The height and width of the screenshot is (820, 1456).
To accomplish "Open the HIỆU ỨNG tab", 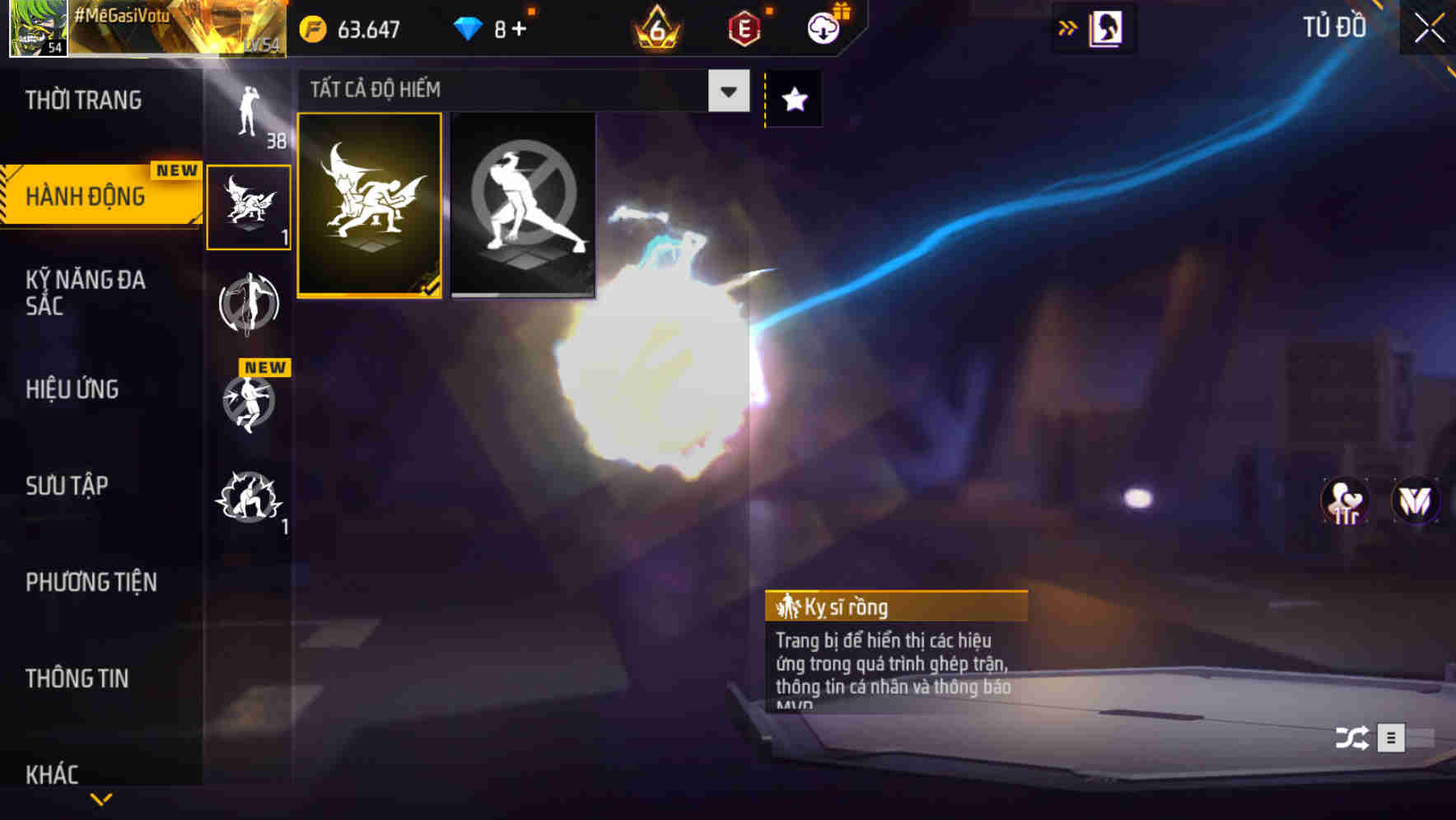I will (x=74, y=389).
